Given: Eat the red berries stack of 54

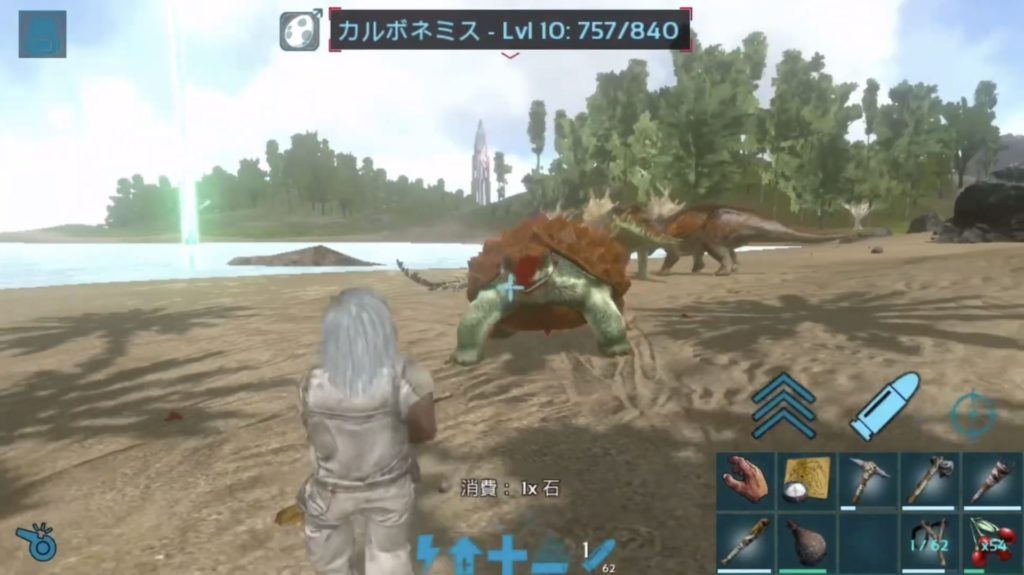Looking at the screenshot, I should [992, 542].
